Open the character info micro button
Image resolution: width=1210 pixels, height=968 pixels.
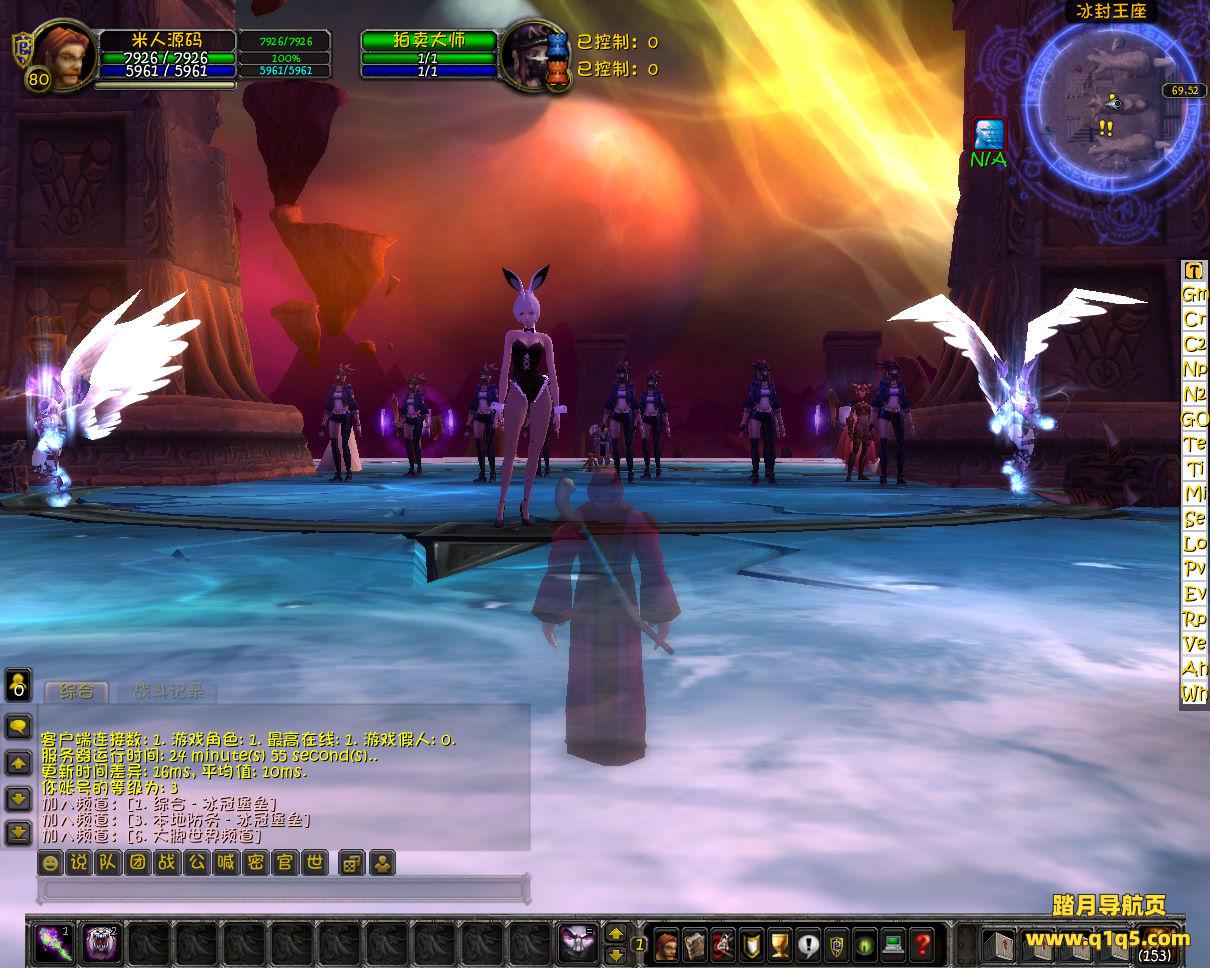pyautogui.click(x=666, y=943)
